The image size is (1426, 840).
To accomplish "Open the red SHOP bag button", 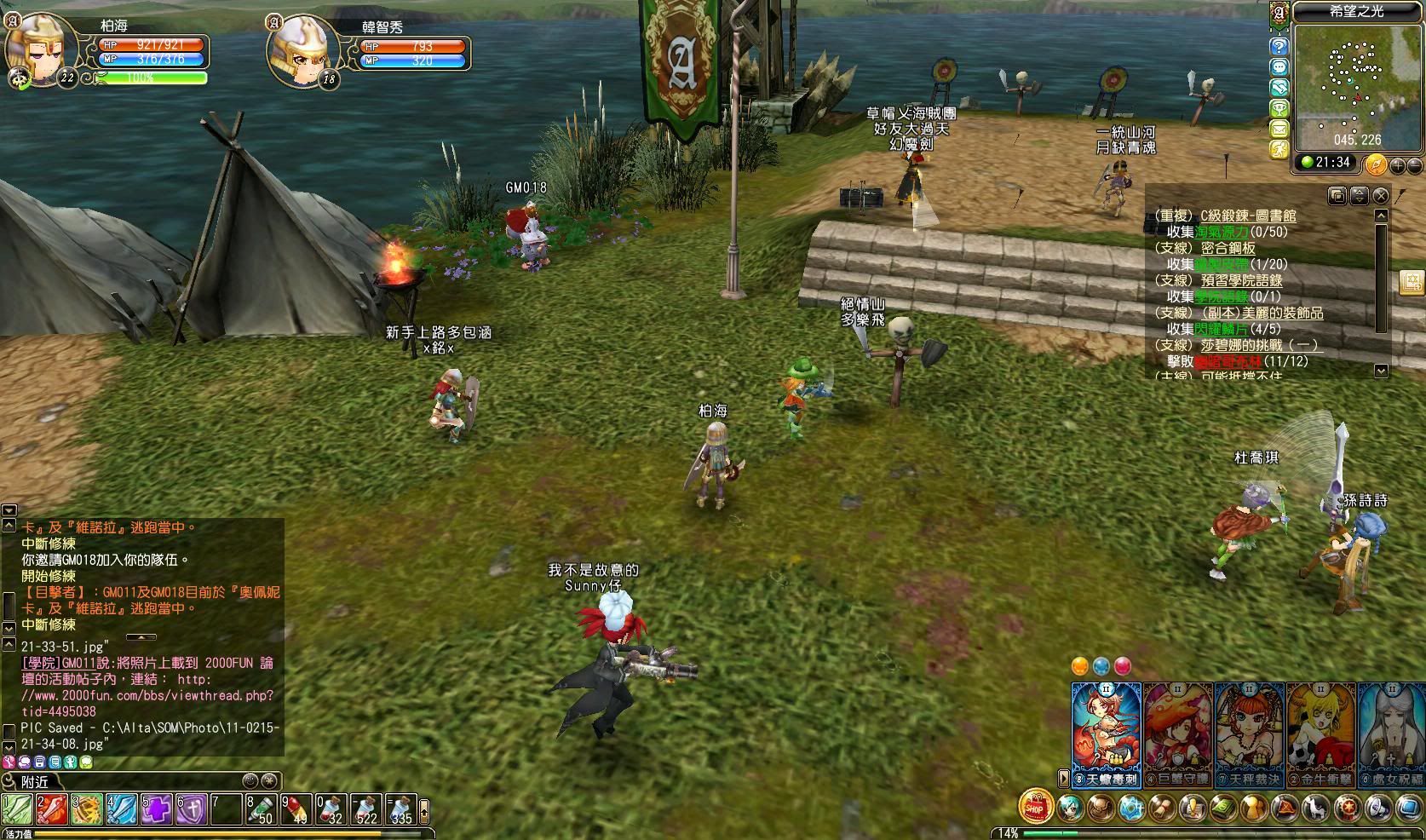I will click(x=1034, y=806).
